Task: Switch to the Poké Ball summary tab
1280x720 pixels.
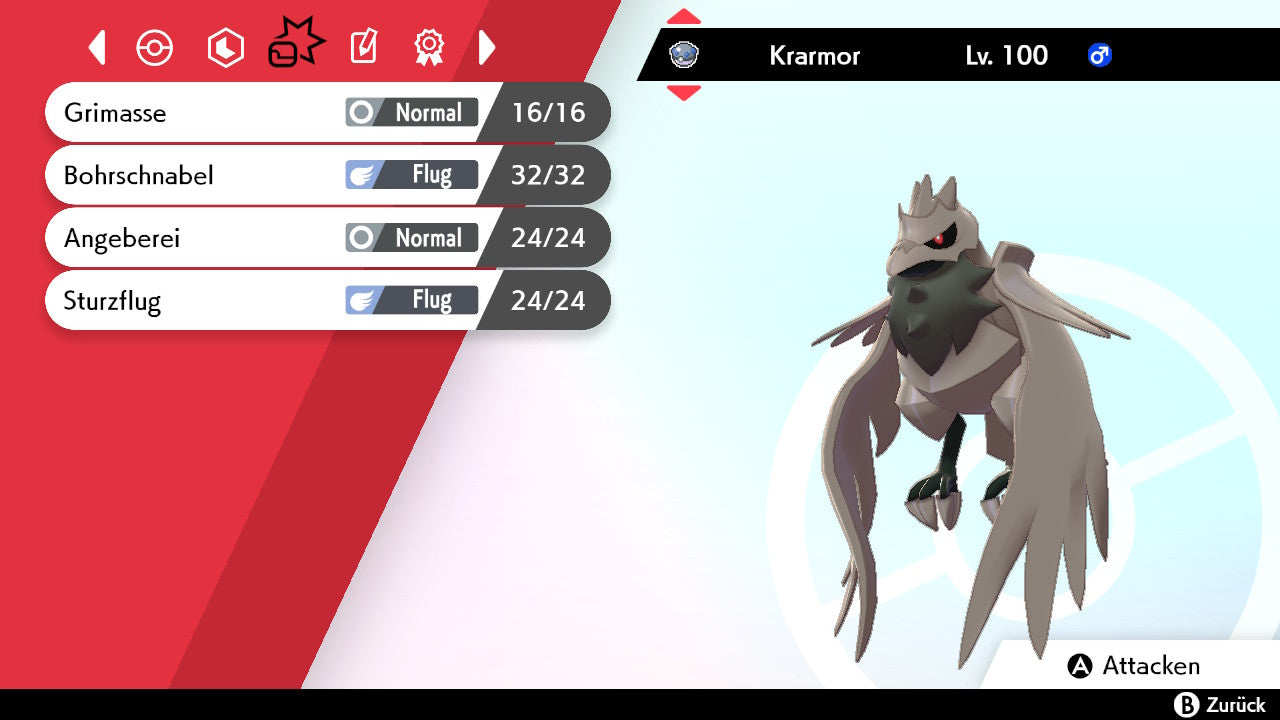Action: [155, 48]
